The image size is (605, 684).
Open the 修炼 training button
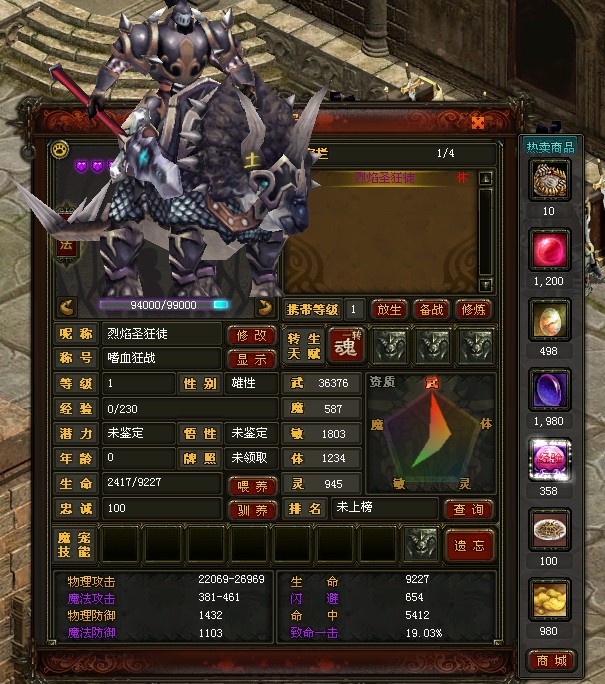pyautogui.click(x=473, y=309)
